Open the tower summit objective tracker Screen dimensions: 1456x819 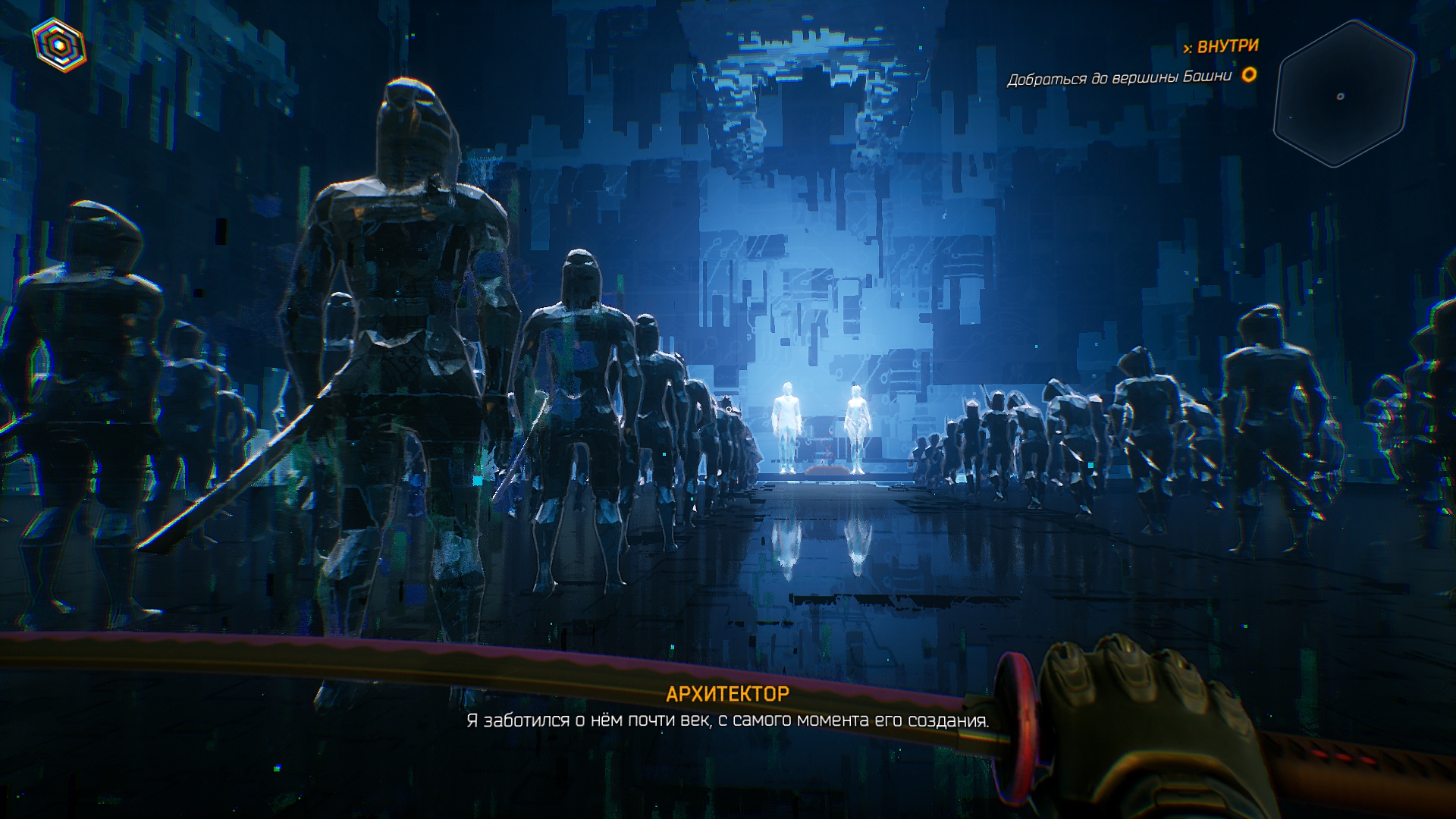1119,77
